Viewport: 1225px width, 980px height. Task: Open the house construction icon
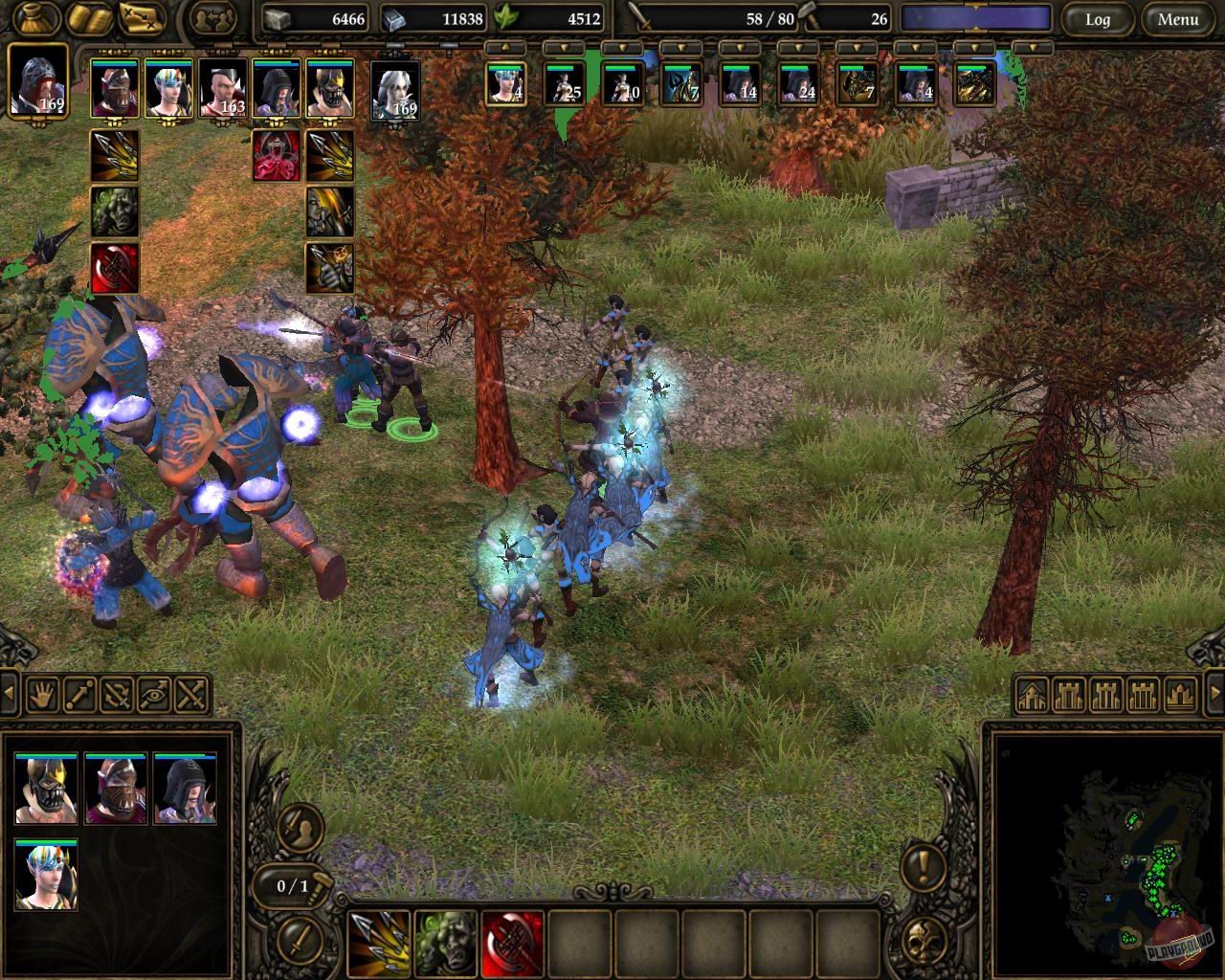click(x=1033, y=696)
